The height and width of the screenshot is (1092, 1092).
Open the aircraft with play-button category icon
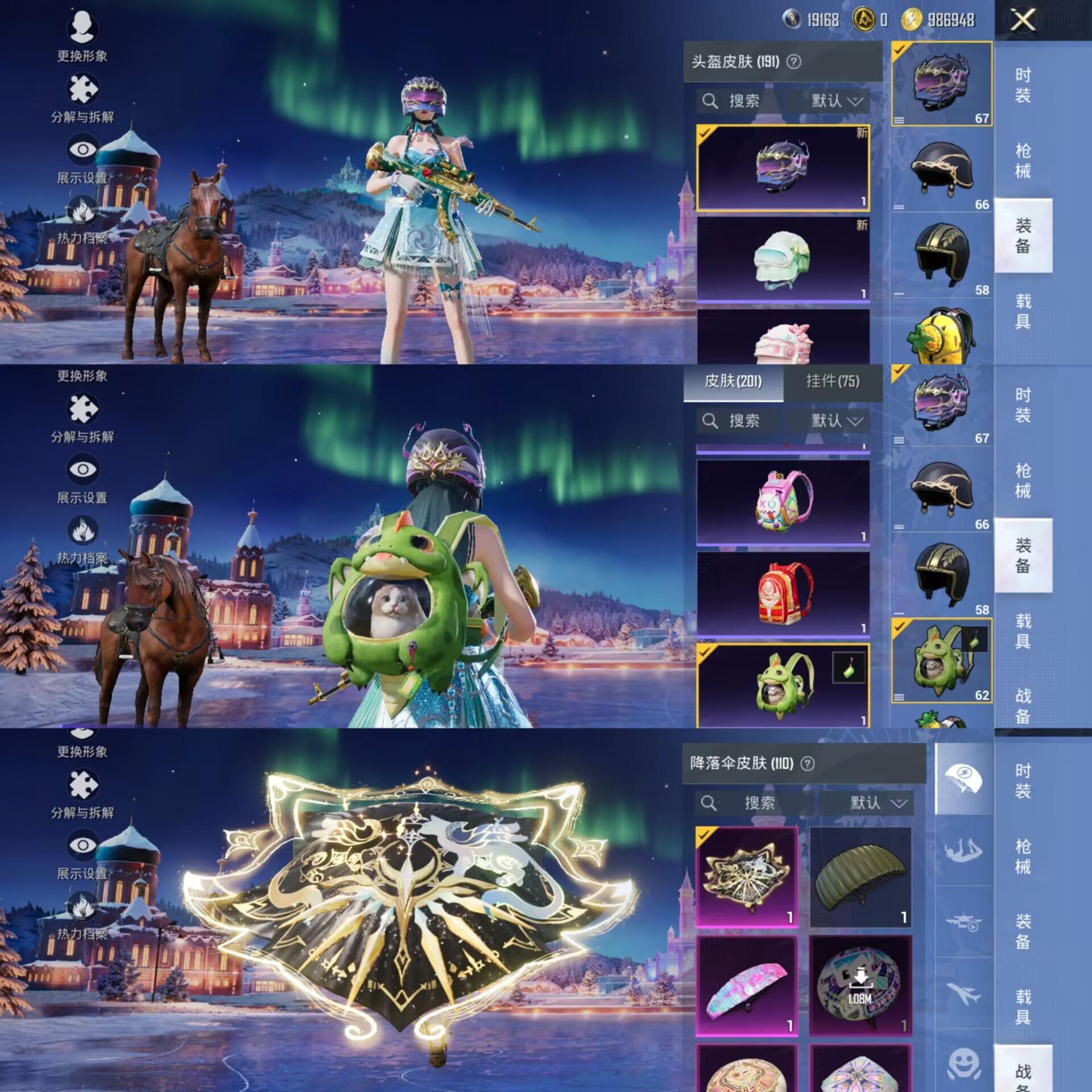pyautogui.click(x=964, y=923)
